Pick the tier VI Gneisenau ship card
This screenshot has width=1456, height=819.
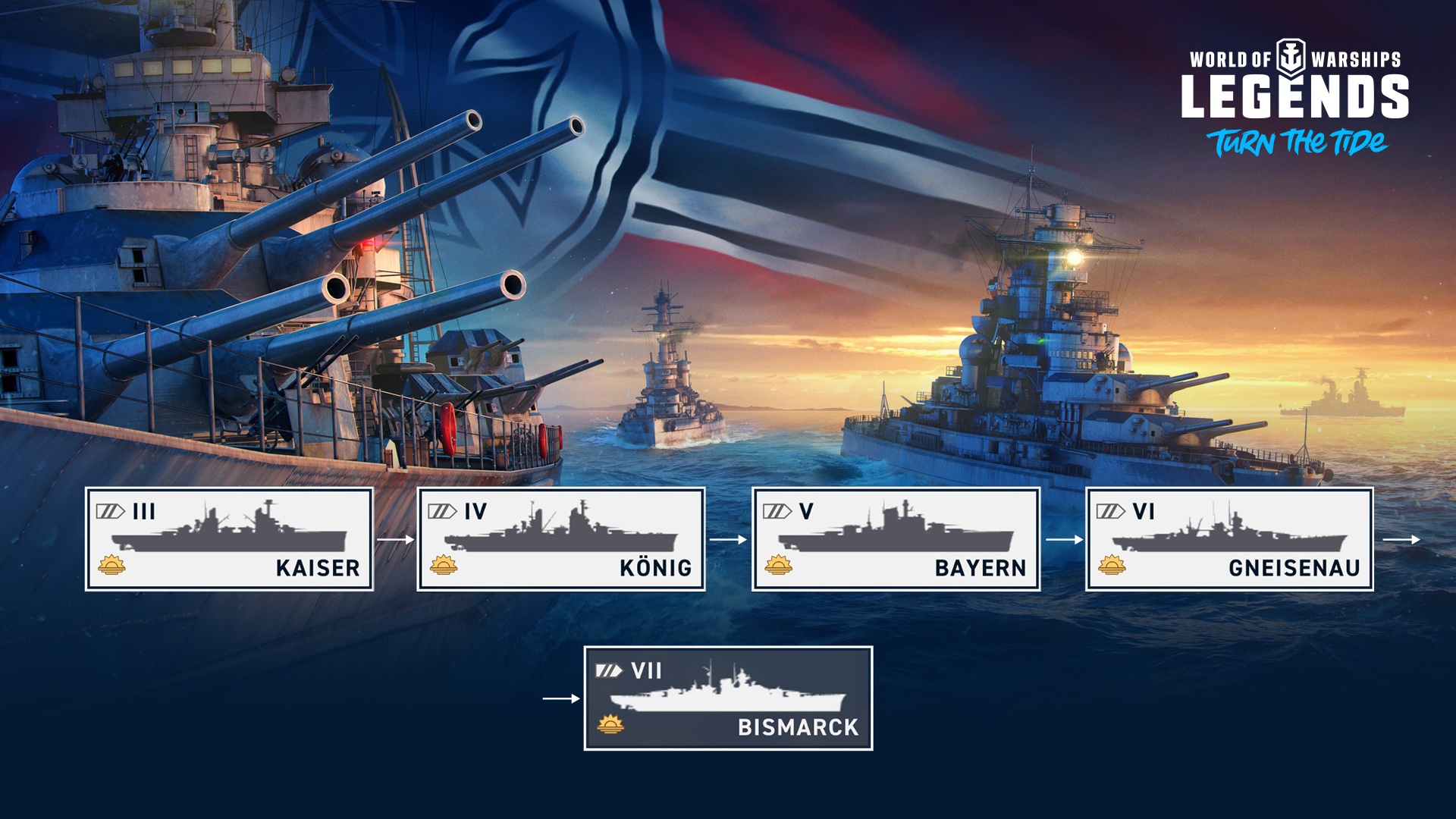click(x=1229, y=539)
